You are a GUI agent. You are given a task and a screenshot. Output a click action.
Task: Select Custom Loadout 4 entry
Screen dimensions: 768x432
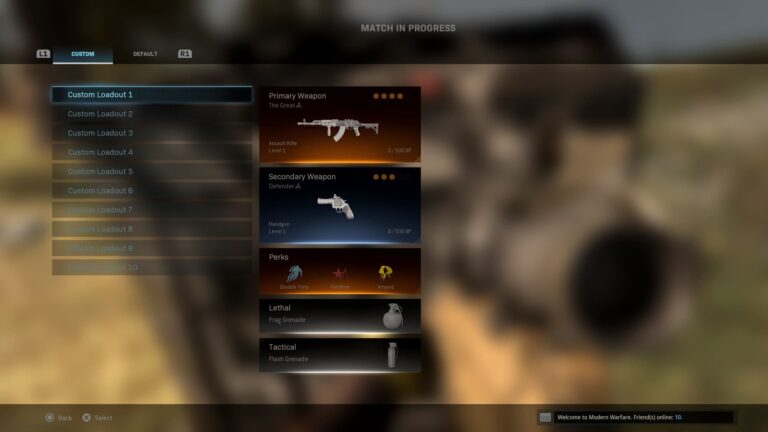tap(152, 152)
